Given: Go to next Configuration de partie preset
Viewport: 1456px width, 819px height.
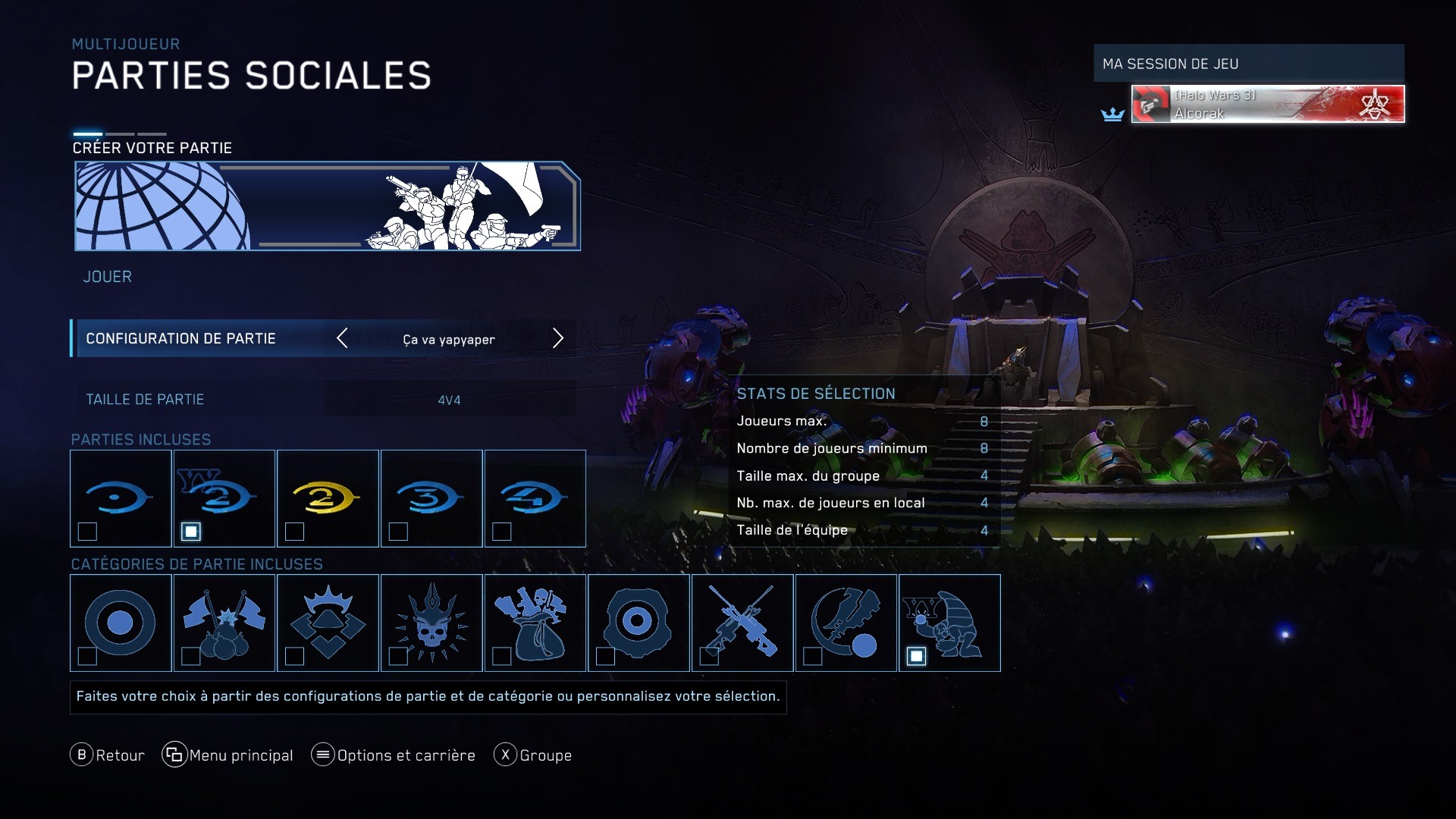Looking at the screenshot, I should click(558, 338).
